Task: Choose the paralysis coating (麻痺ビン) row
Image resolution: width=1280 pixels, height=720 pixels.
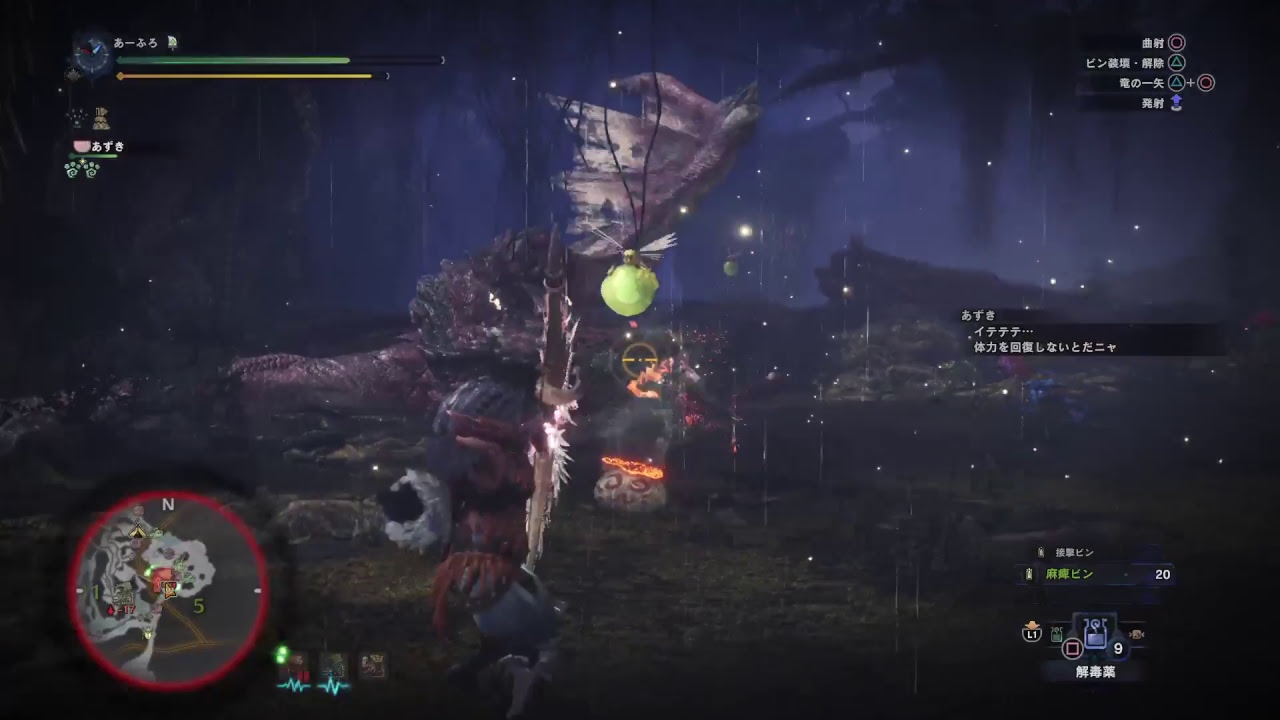Action: (1094, 575)
